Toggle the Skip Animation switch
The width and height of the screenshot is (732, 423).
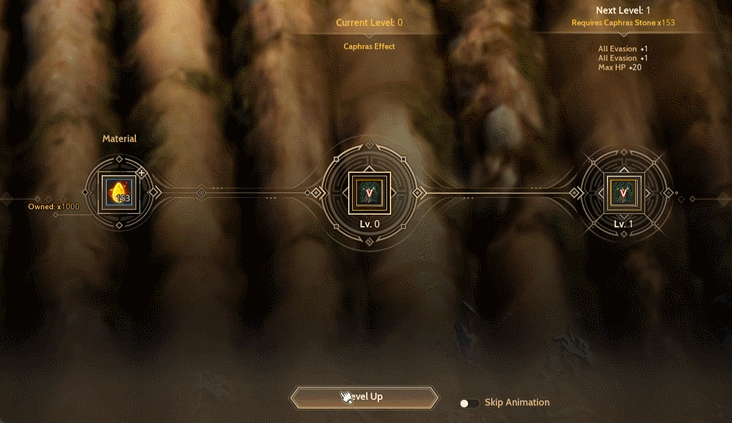pos(467,403)
